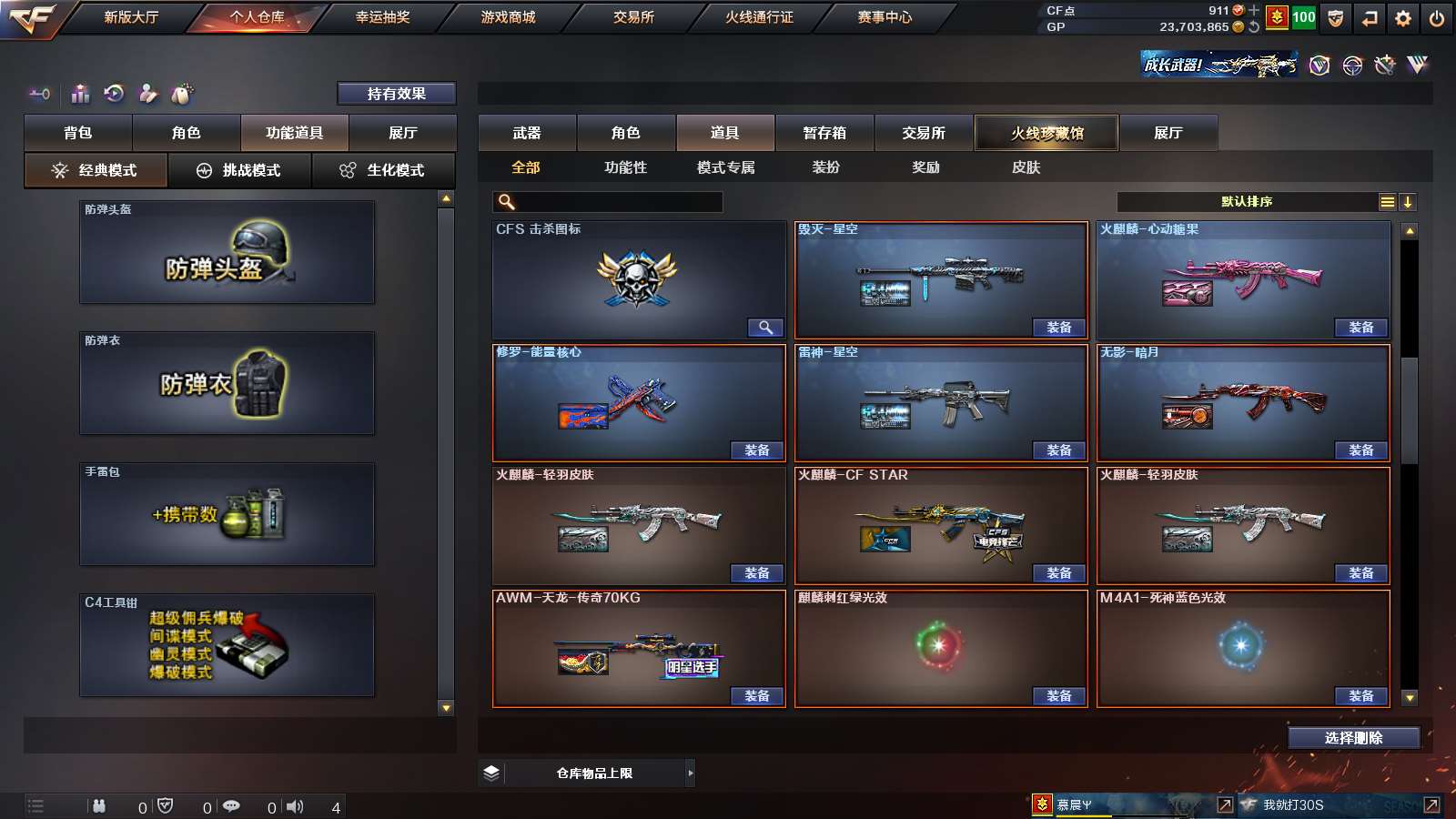The width and height of the screenshot is (1456, 819).
Task: Open the 赛事中心 tournament center
Action: [885, 17]
